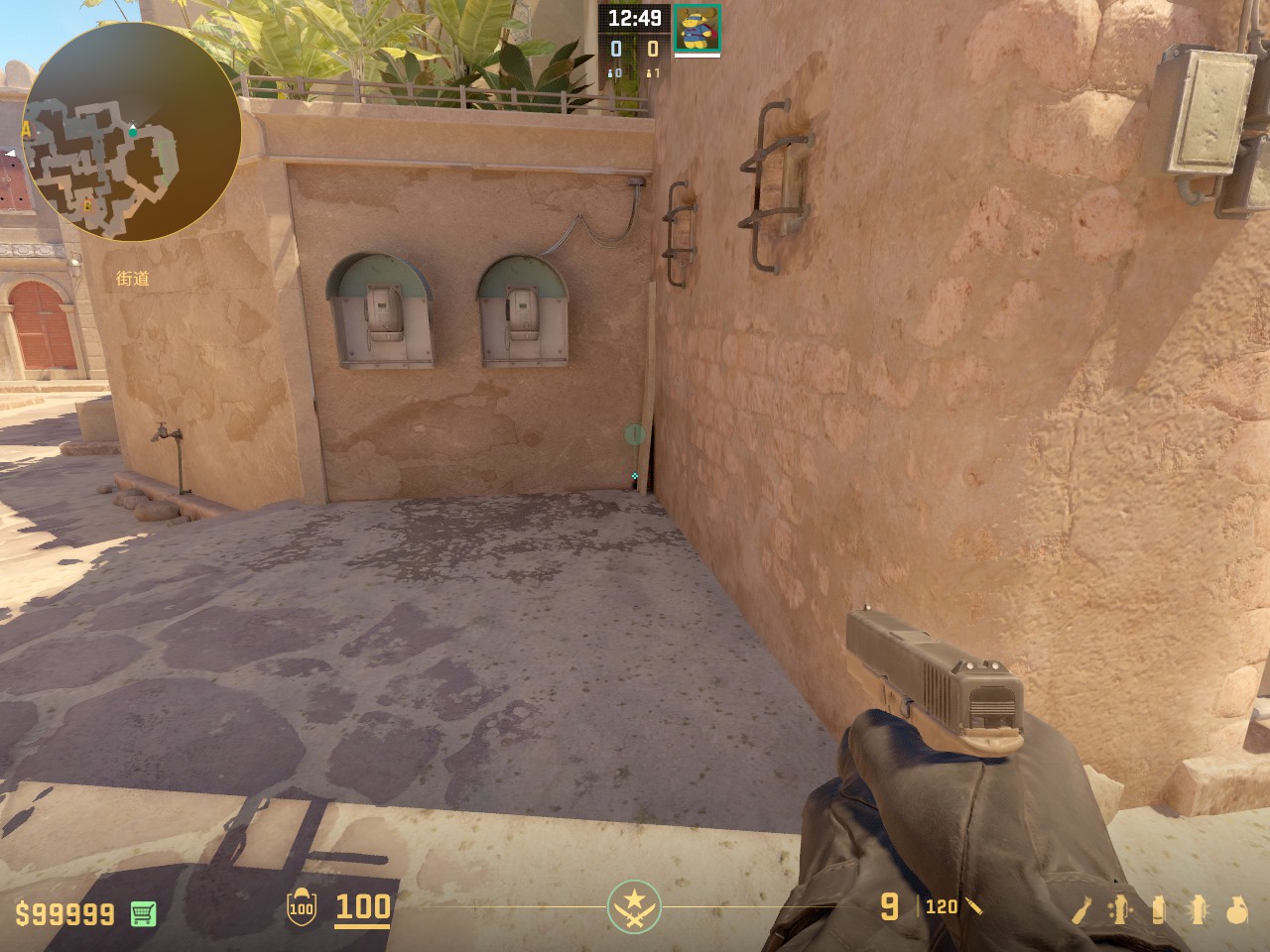Select the Molotov icon

pyautogui.click(x=1081, y=908)
